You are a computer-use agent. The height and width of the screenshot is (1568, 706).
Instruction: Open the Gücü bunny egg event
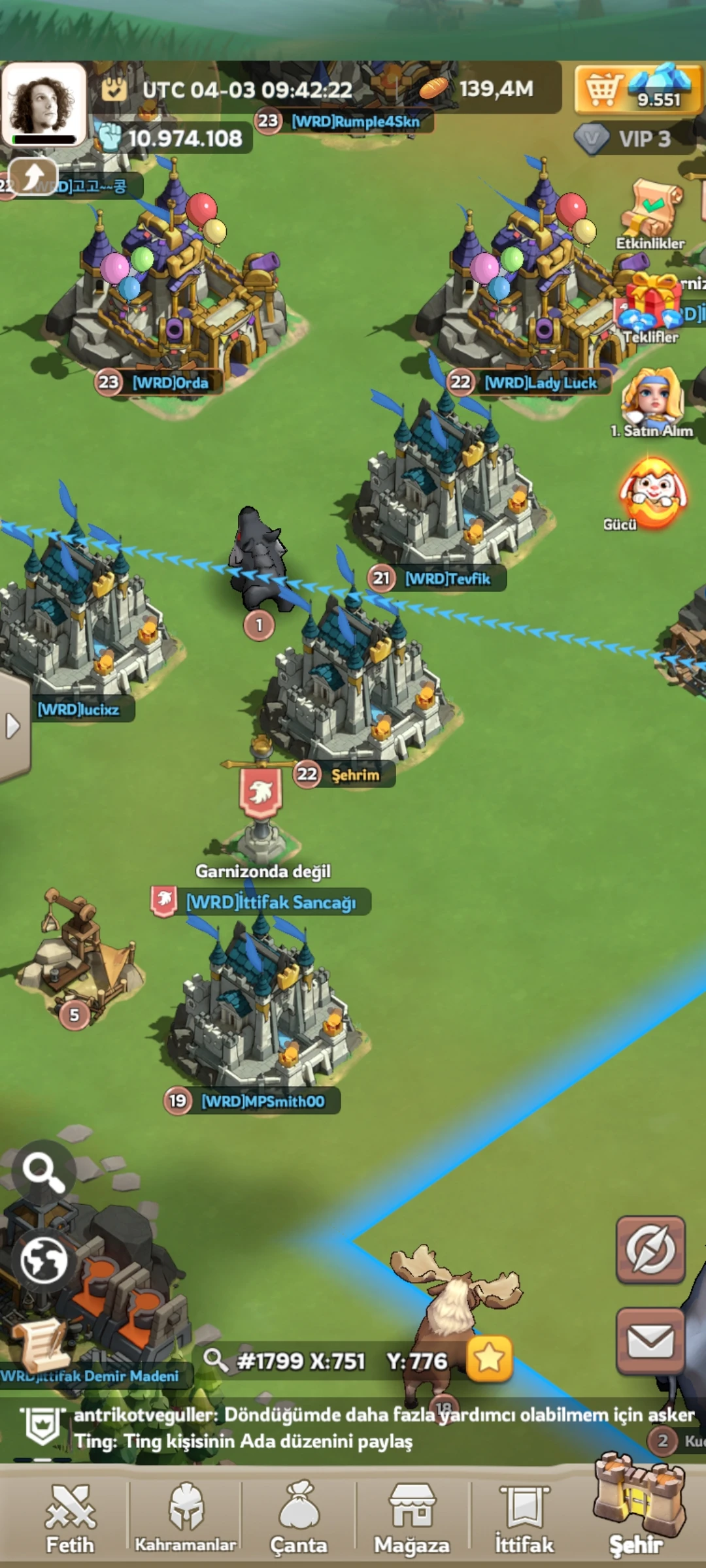(652, 493)
